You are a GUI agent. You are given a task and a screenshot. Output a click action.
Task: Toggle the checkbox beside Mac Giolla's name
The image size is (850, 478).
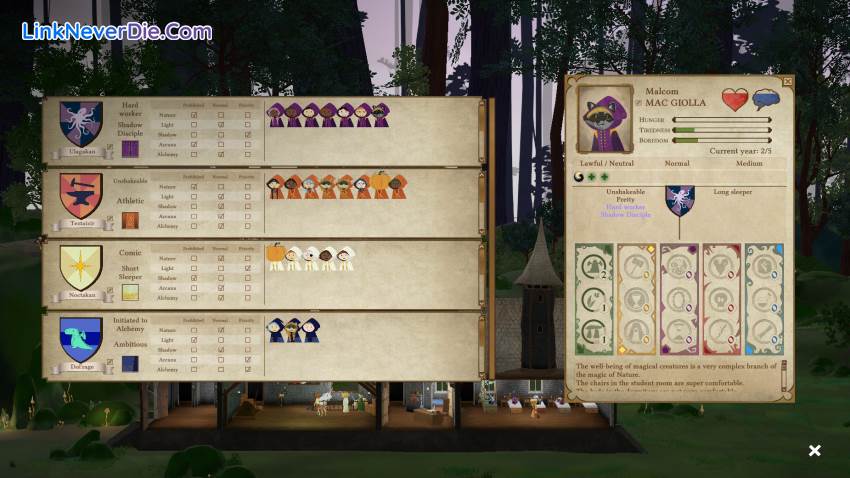(x=638, y=102)
